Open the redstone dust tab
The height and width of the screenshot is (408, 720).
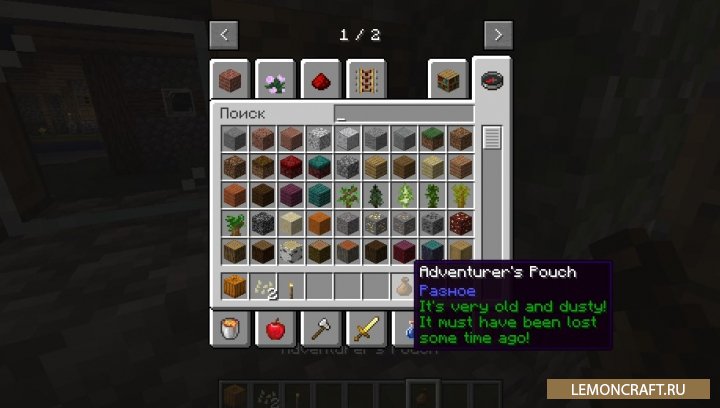point(320,80)
